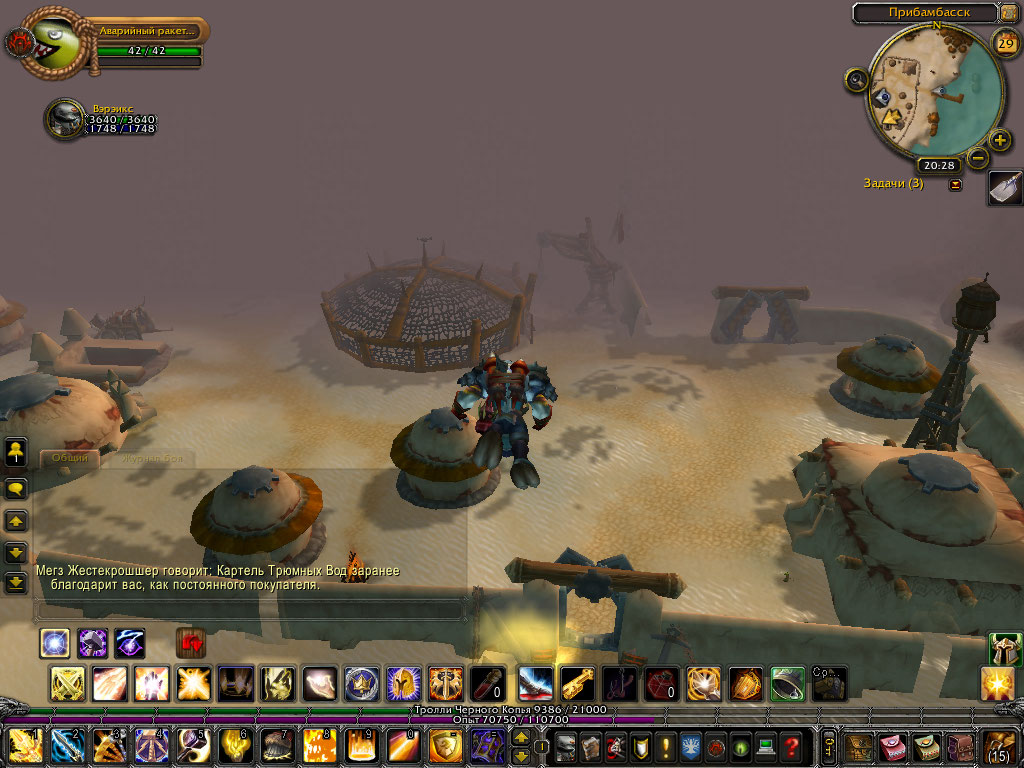Click the shovel item button
This screenshot has height=768, width=1024.
pyautogui.click(x=1005, y=187)
